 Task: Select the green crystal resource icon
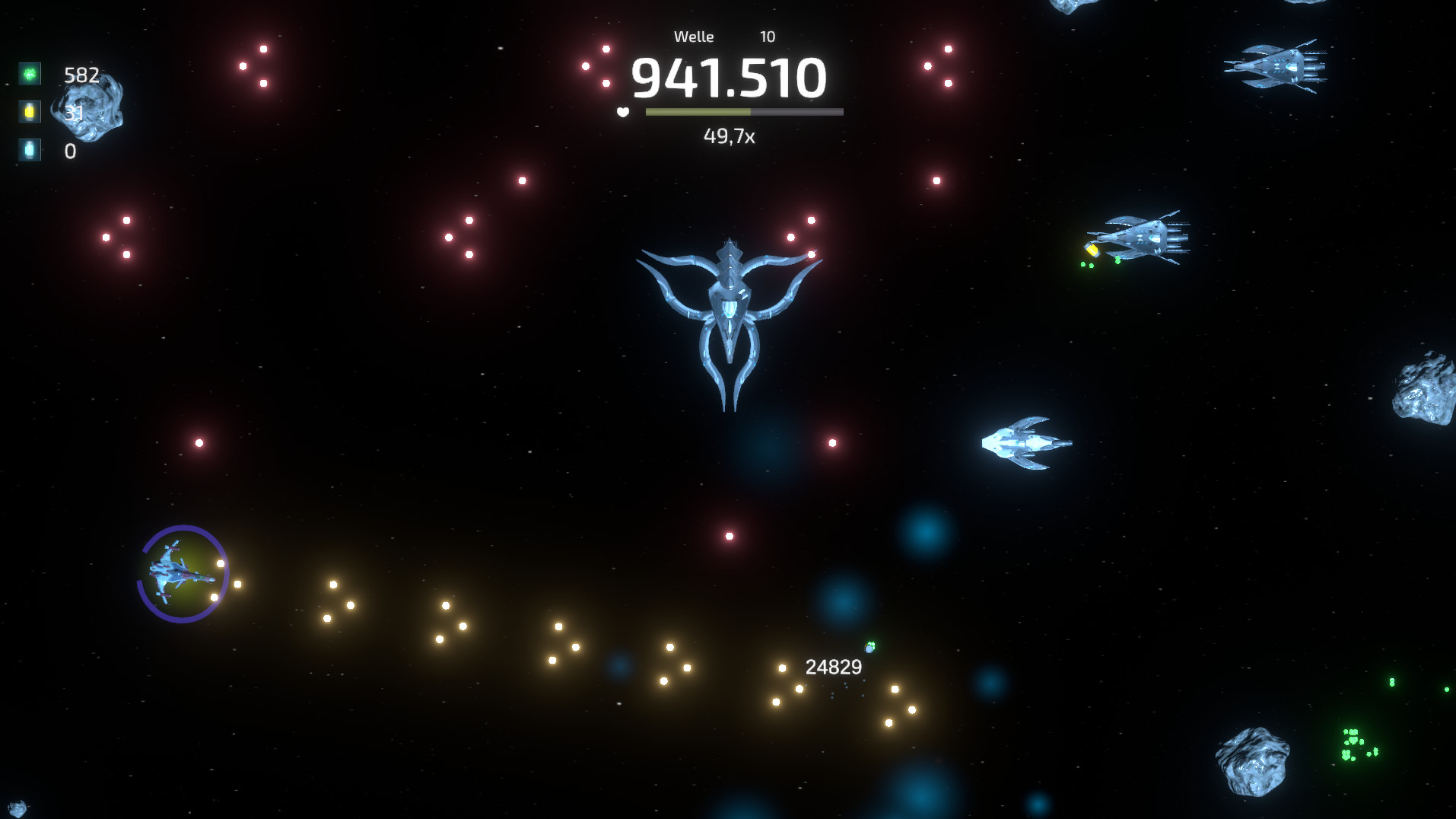28,74
